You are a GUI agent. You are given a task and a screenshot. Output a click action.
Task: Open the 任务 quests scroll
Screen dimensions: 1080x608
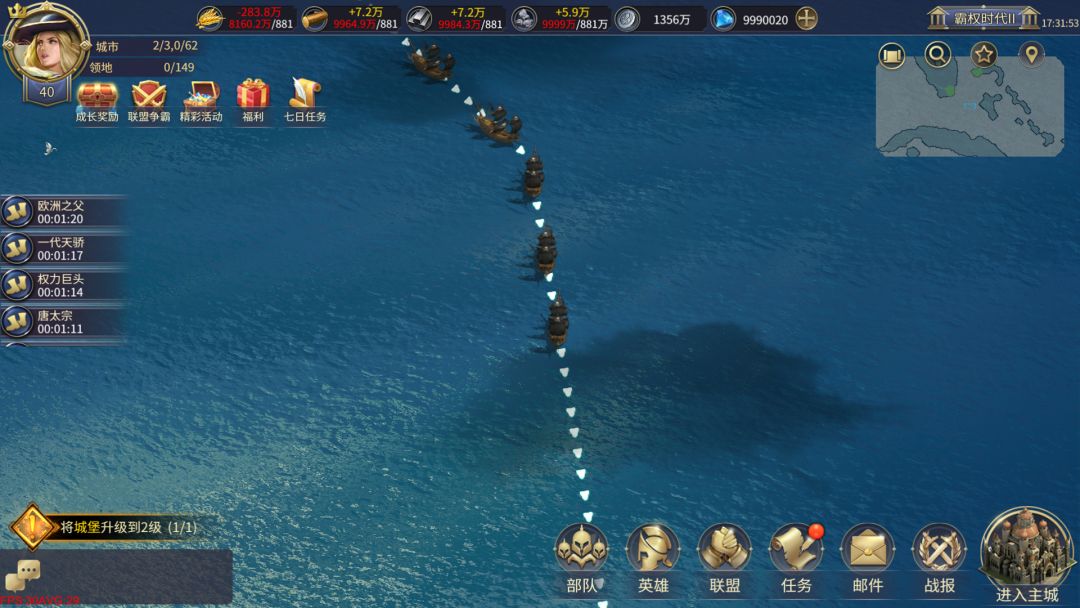click(796, 550)
